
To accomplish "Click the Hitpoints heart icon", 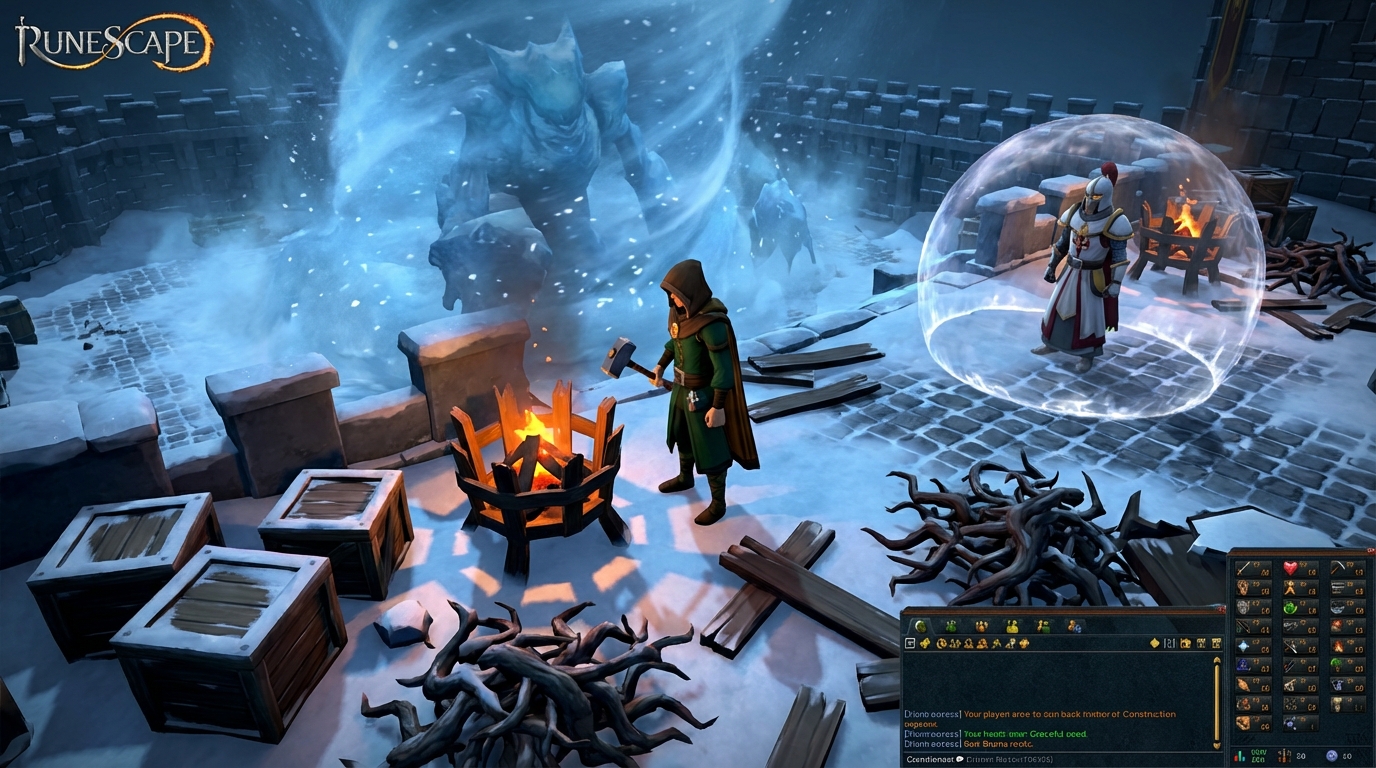I will 1292,570.
